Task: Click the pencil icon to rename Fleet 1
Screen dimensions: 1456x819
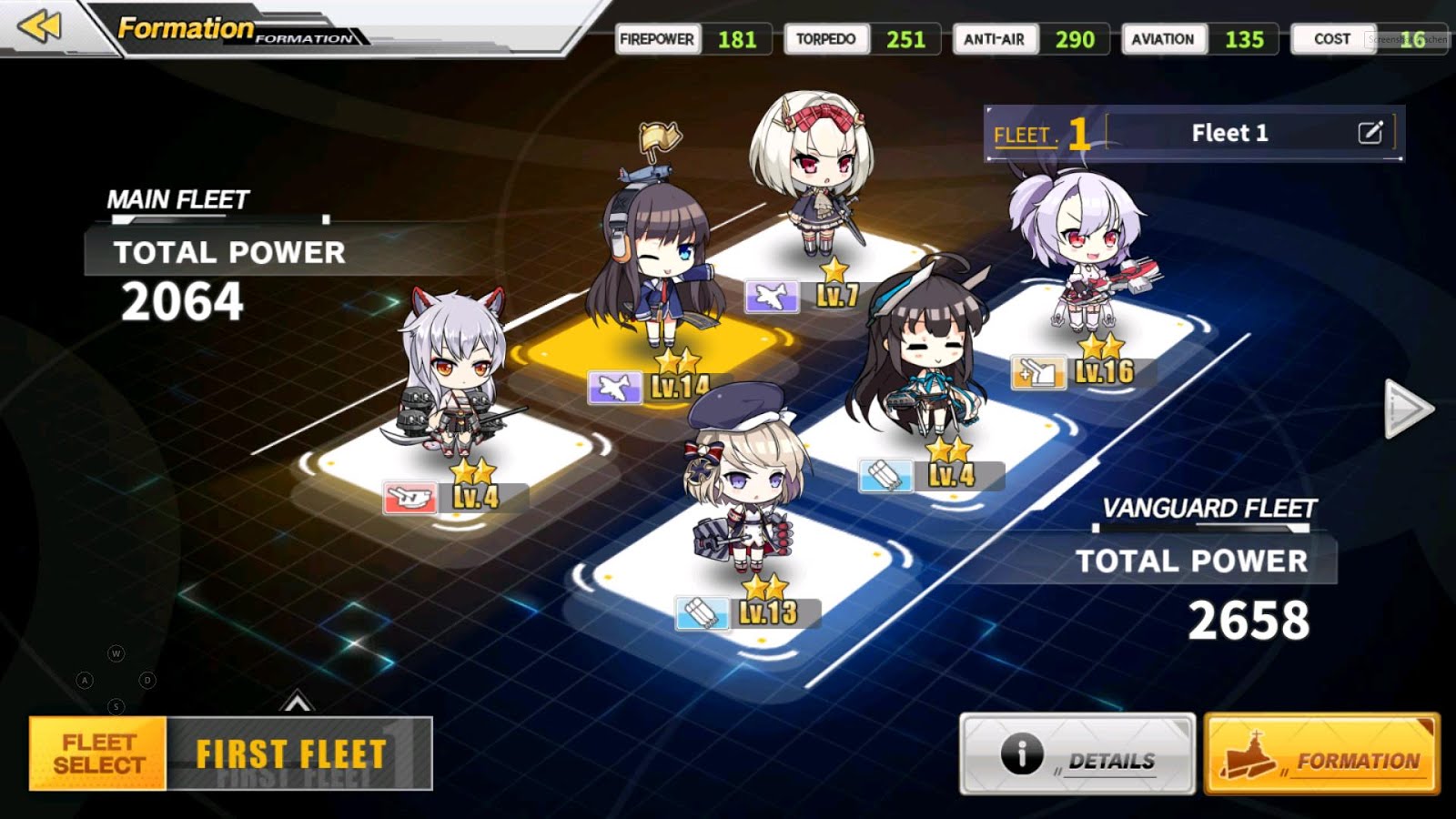Action: (x=1372, y=132)
